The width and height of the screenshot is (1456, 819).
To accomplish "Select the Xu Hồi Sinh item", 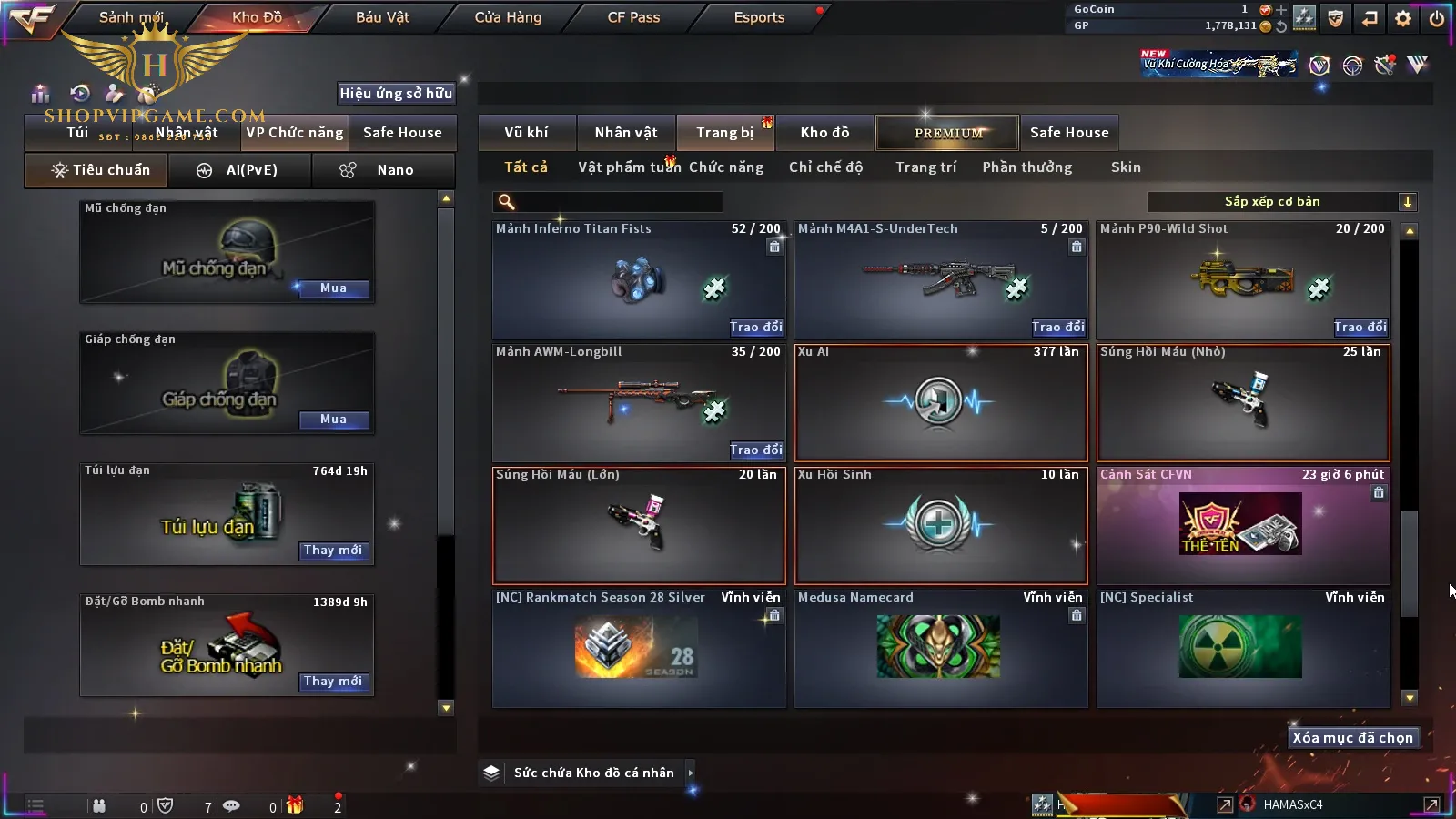I will point(941,526).
